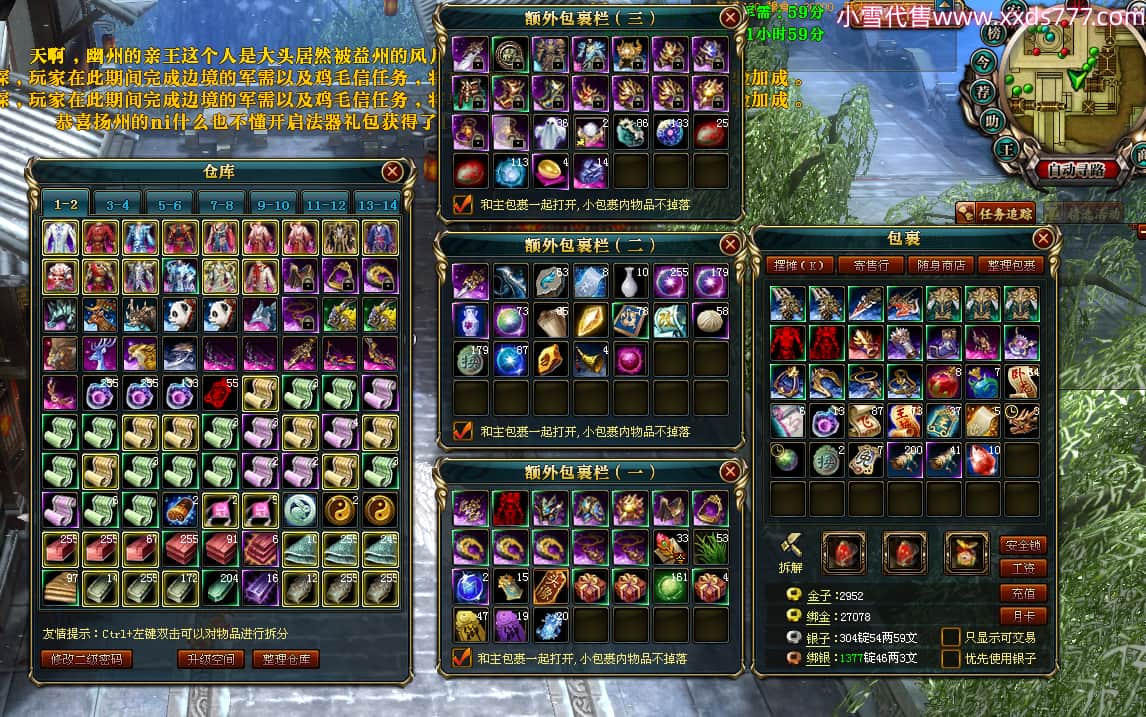Close the 仓库 warehouse window

[x=392, y=171]
